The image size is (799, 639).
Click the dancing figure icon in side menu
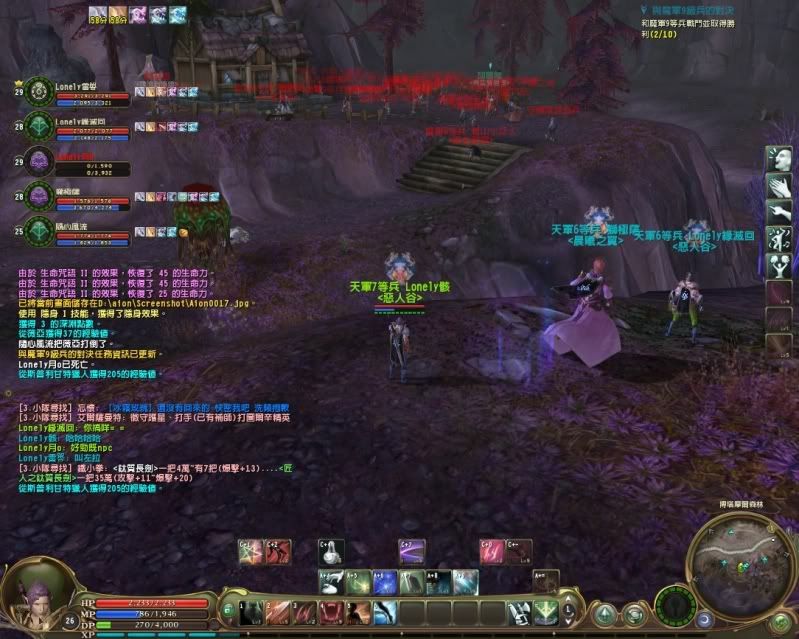point(780,239)
